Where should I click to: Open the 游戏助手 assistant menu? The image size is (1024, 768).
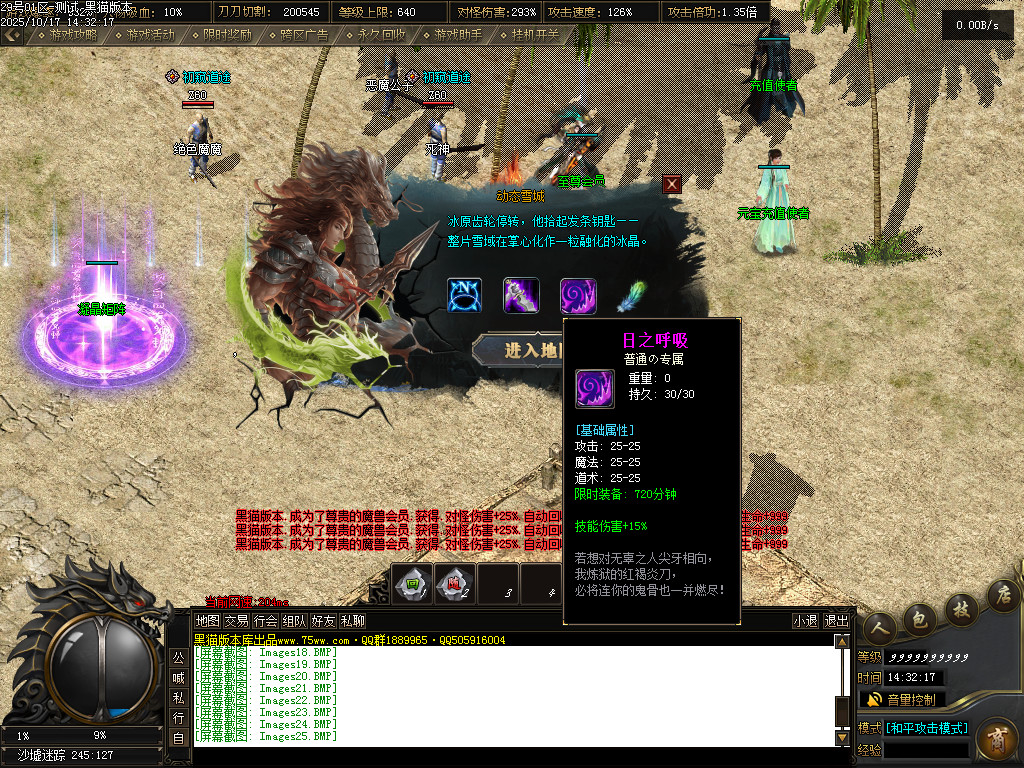coord(457,34)
